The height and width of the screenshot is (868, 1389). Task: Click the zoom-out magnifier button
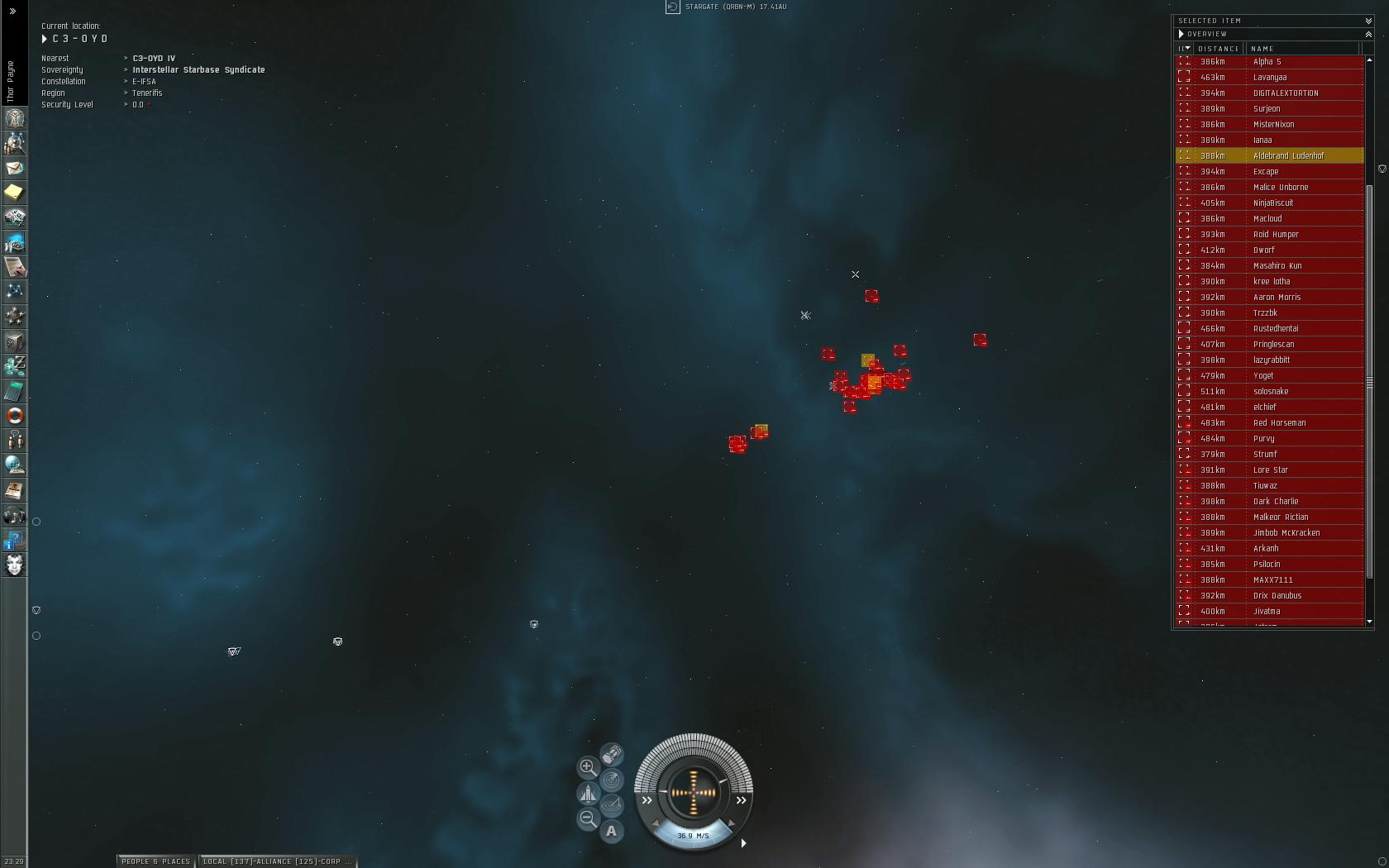(x=588, y=818)
